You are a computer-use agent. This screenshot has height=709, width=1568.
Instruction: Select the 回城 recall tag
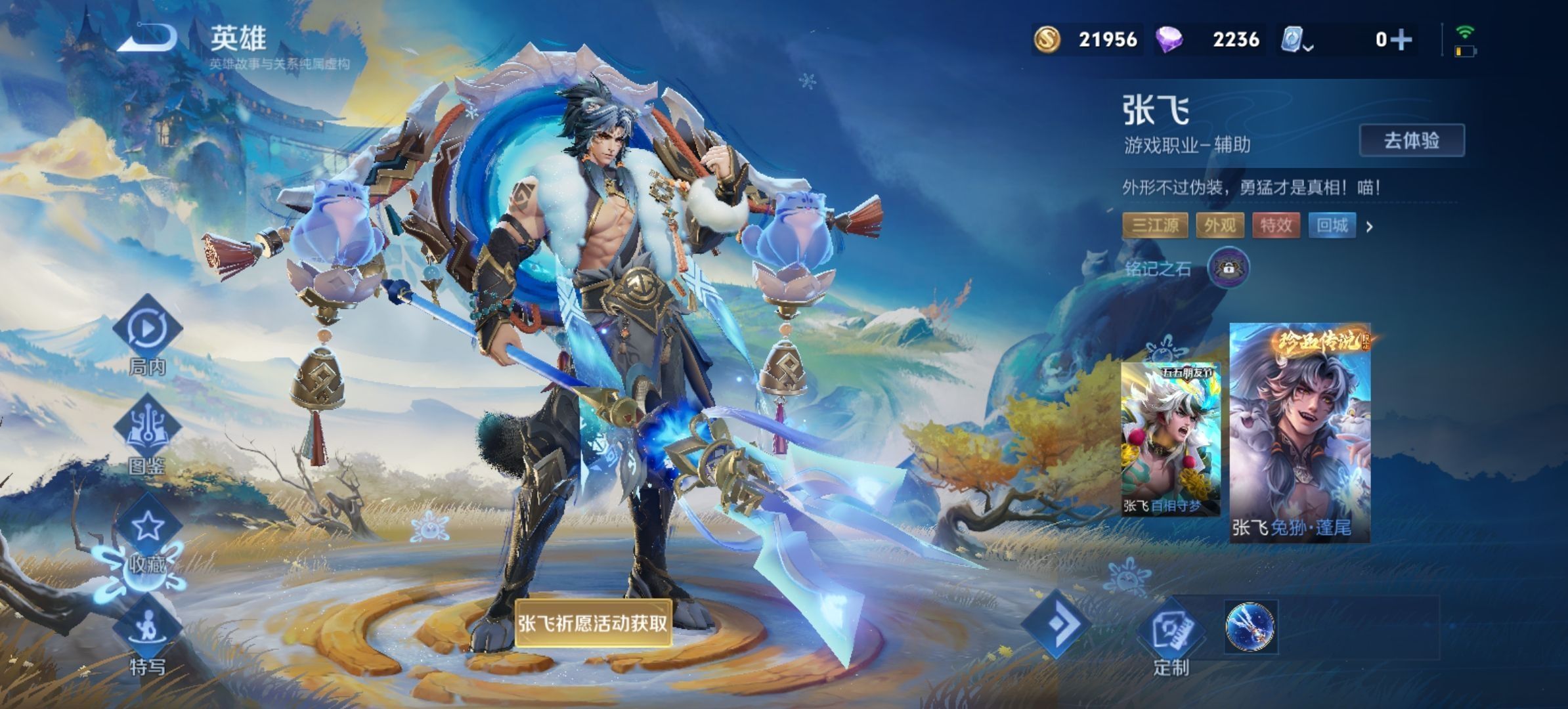coord(1332,226)
